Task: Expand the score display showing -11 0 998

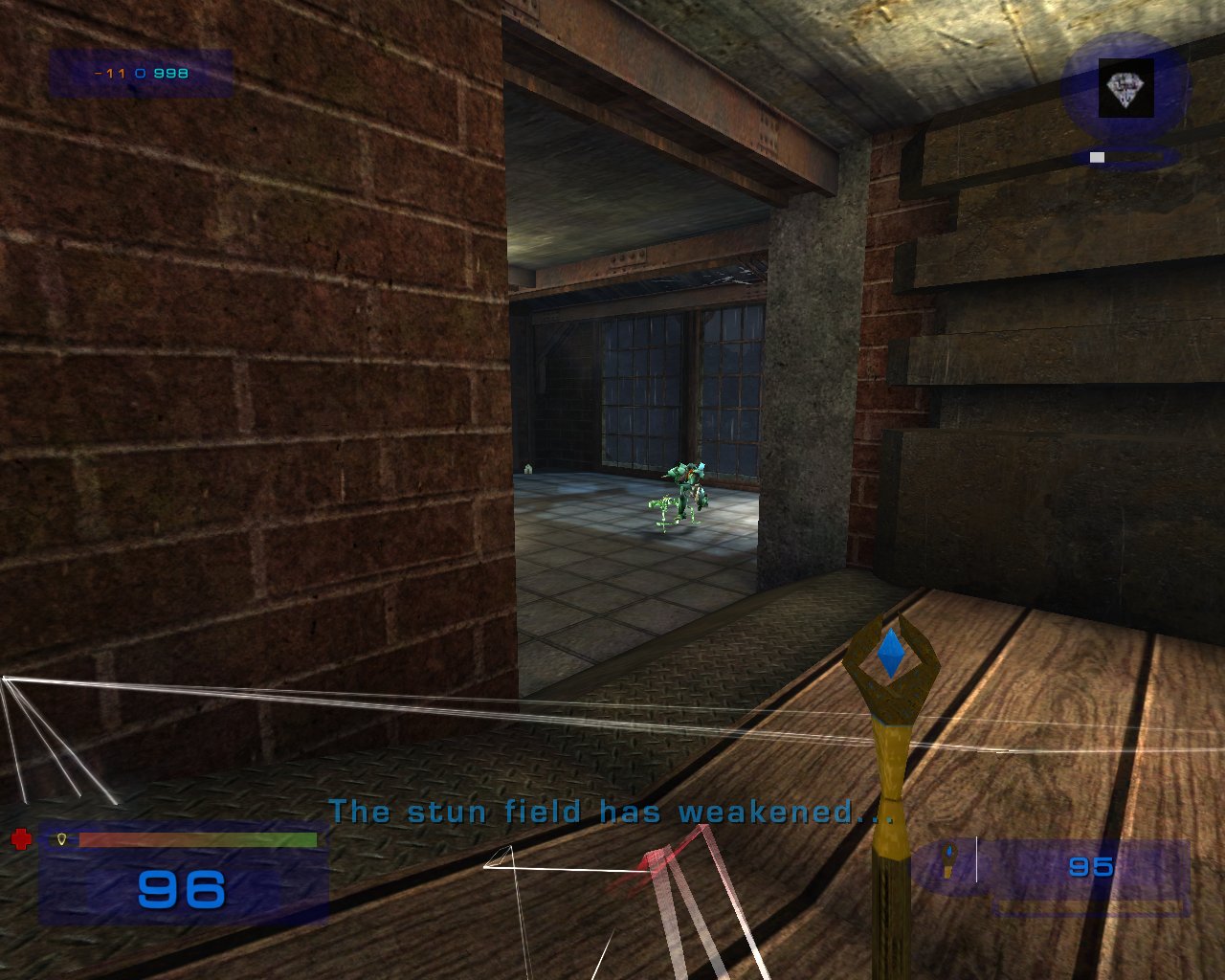Action: pos(140,71)
